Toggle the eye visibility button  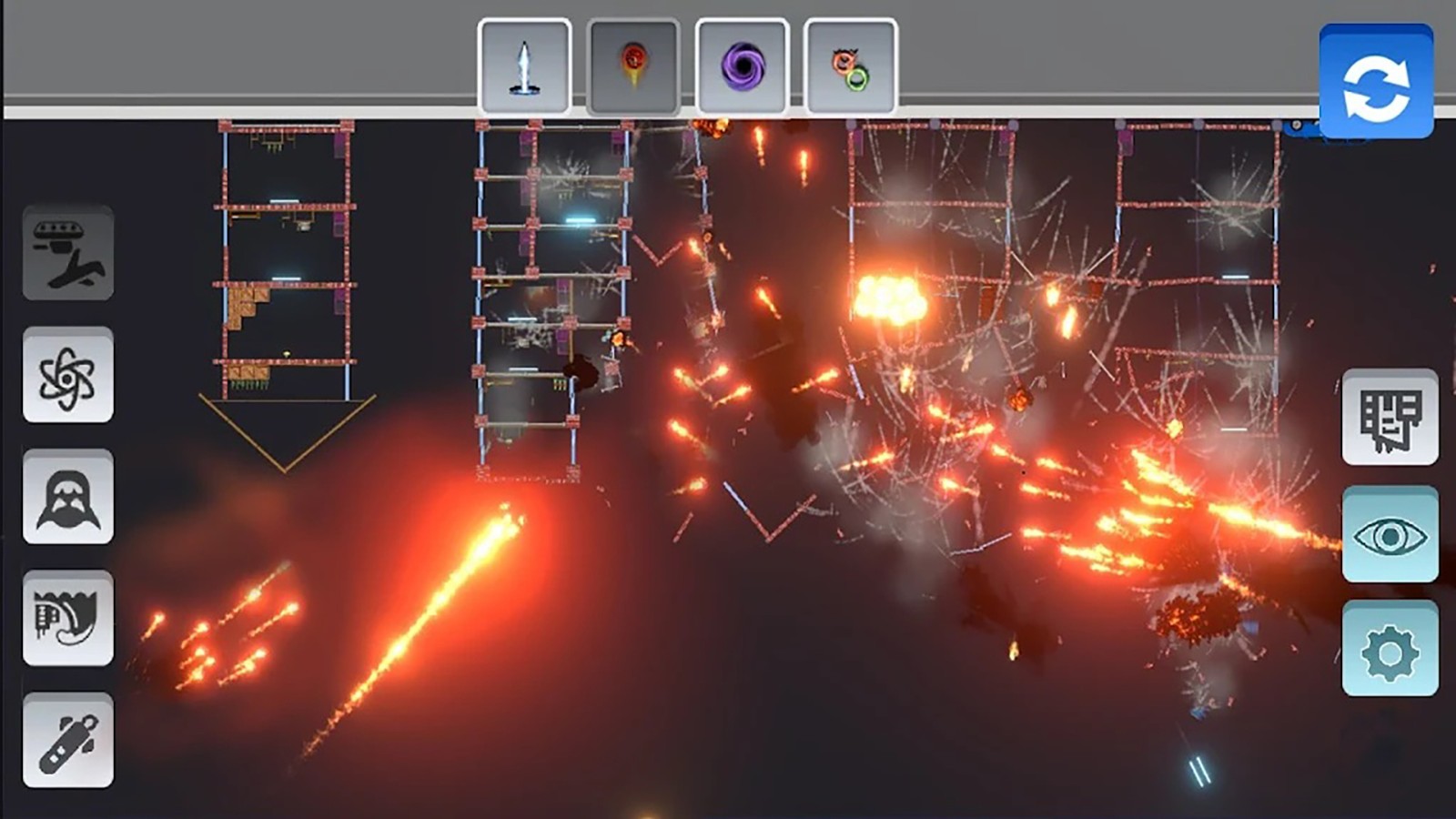pyautogui.click(x=1390, y=535)
